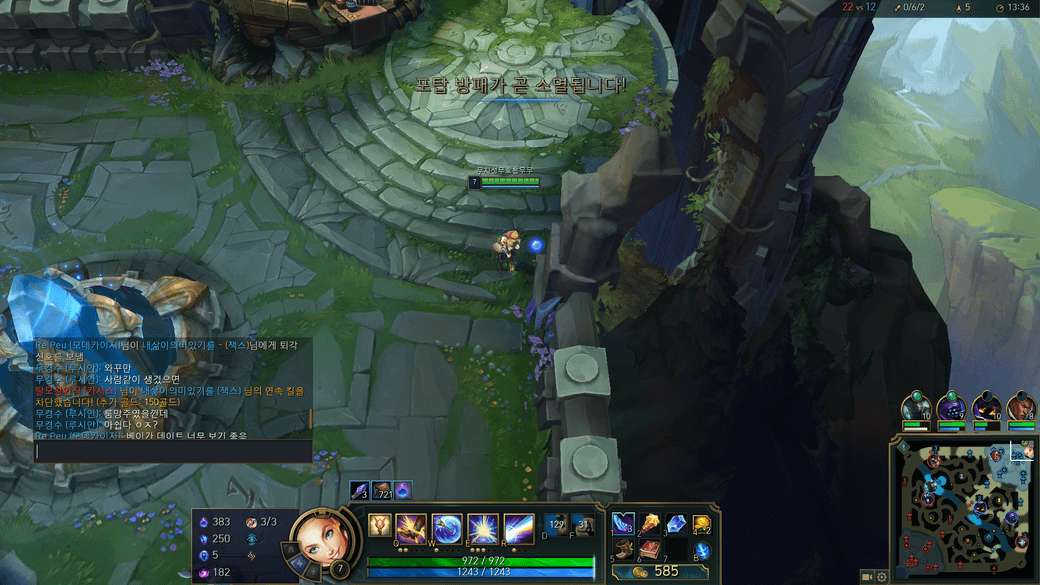Viewport: 1040px width, 585px height.
Task: Use the yellow ward trinket
Action: [702, 524]
